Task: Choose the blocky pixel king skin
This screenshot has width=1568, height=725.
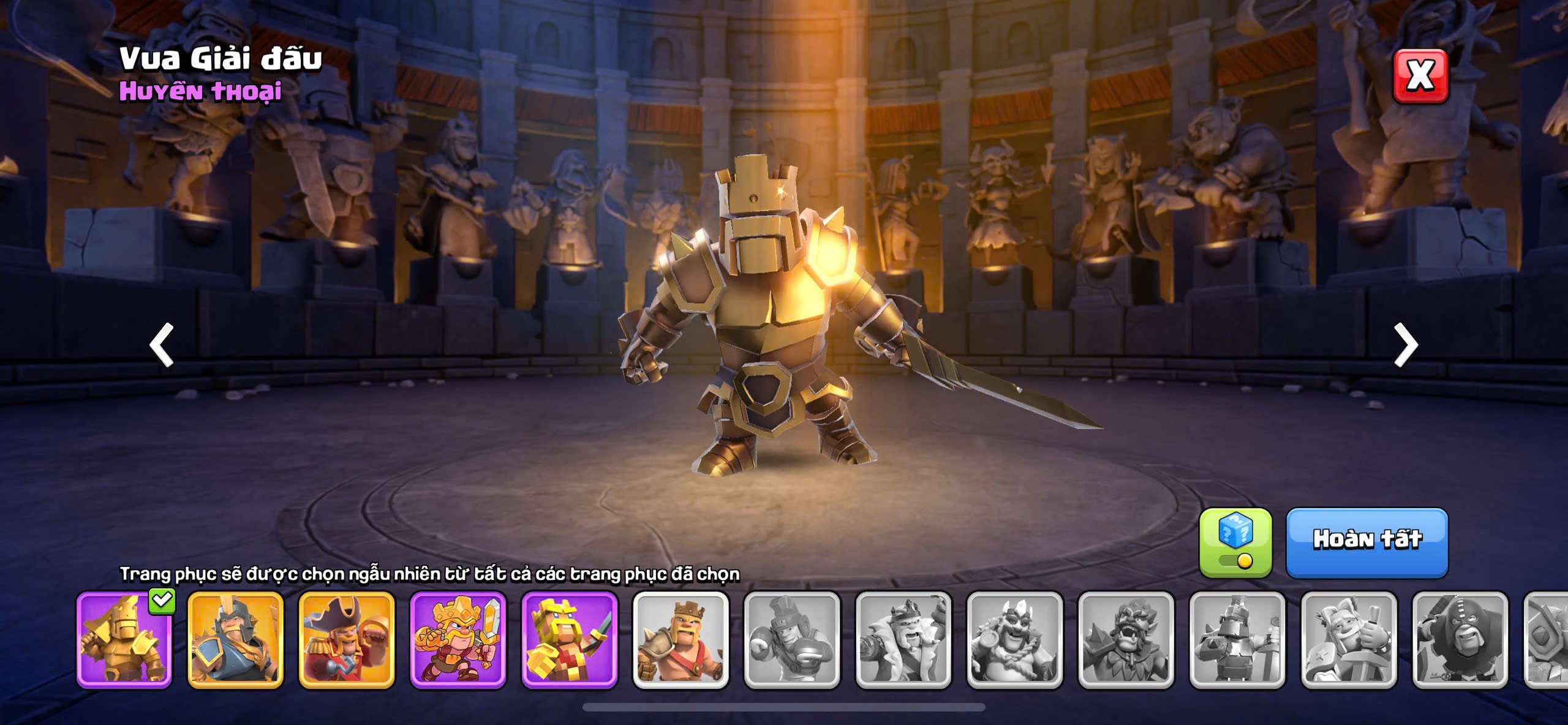Action: coord(570,639)
